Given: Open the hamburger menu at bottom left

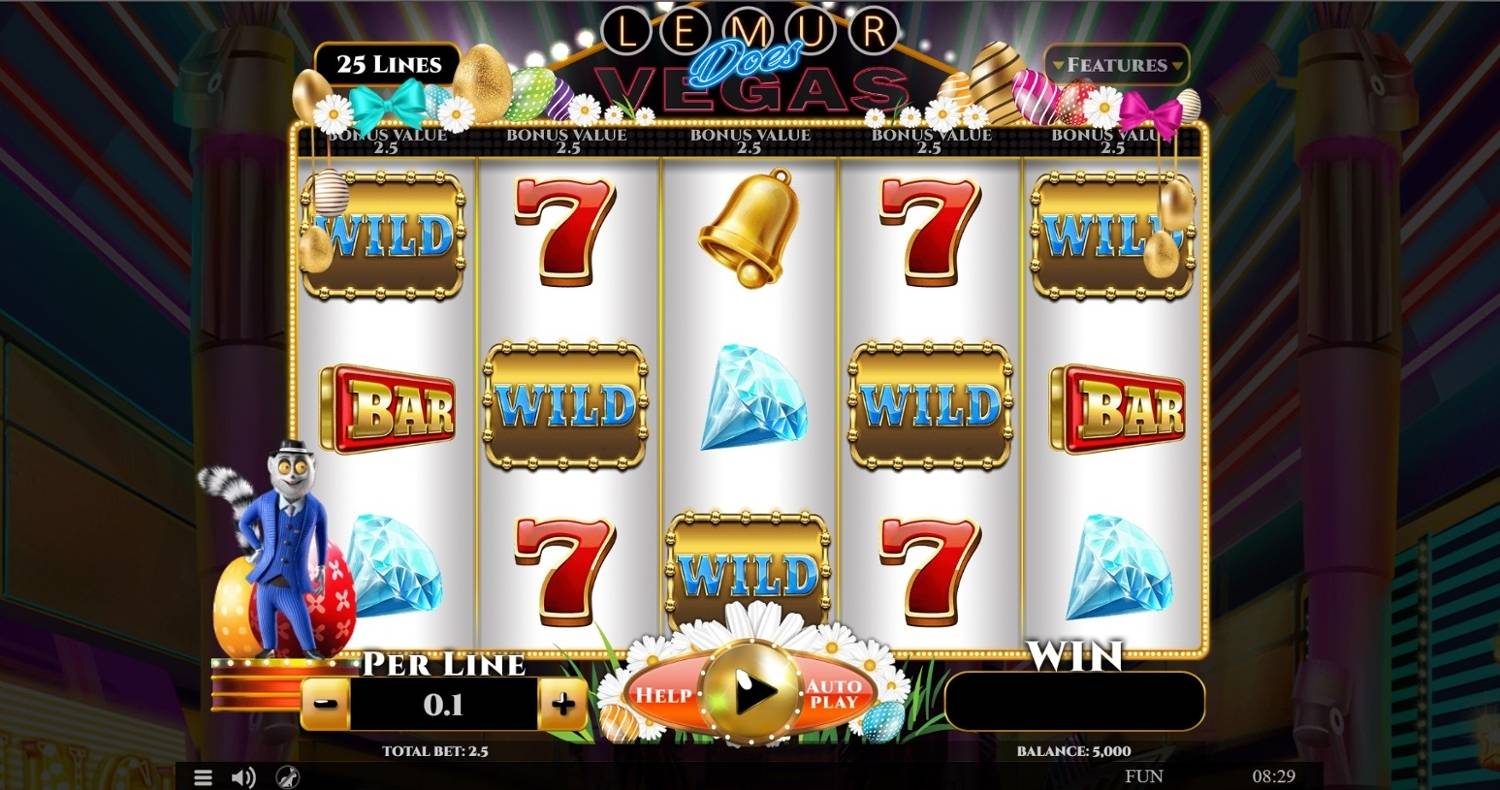Looking at the screenshot, I should (205, 777).
